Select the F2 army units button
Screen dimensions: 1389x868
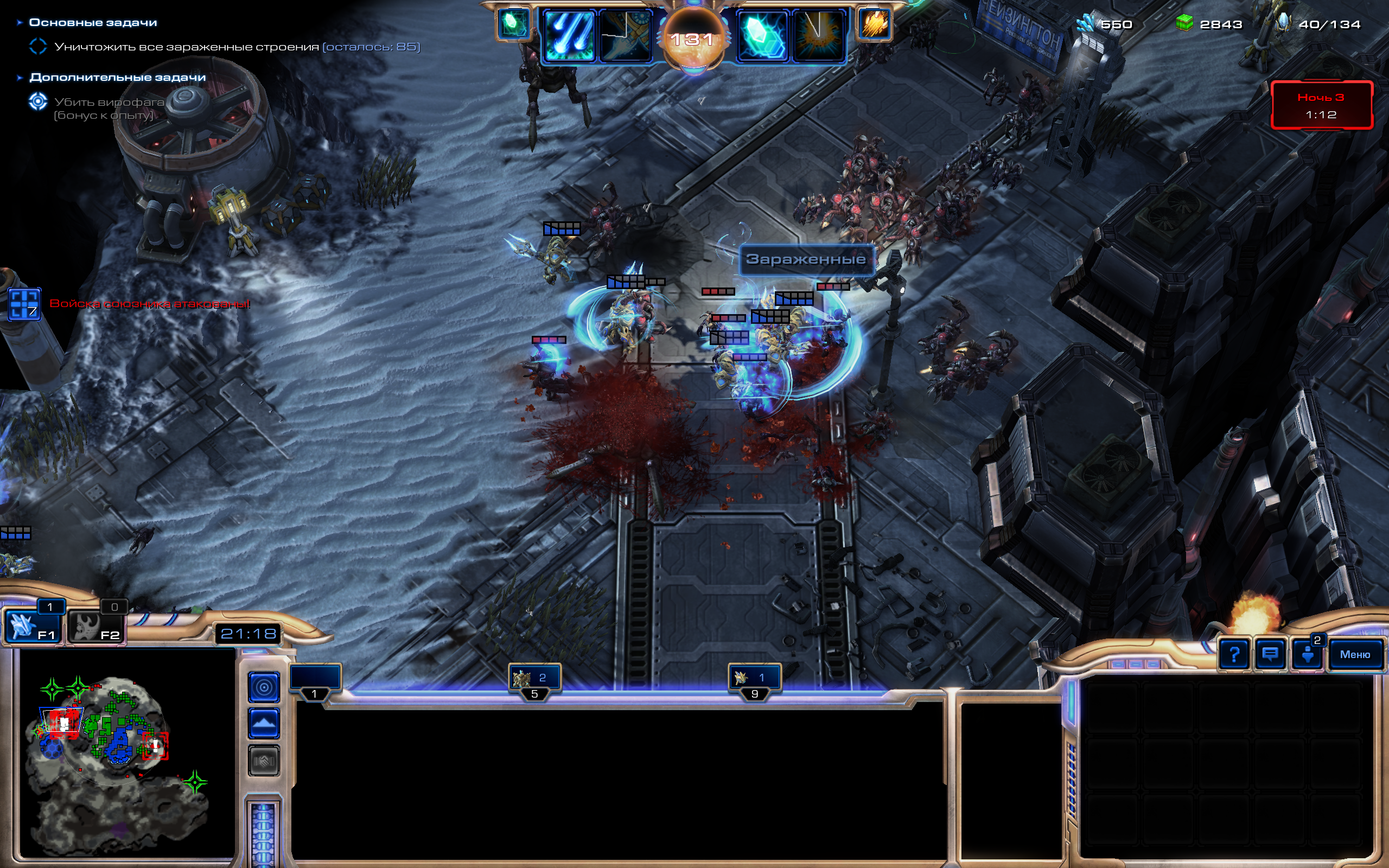tap(96, 626)
